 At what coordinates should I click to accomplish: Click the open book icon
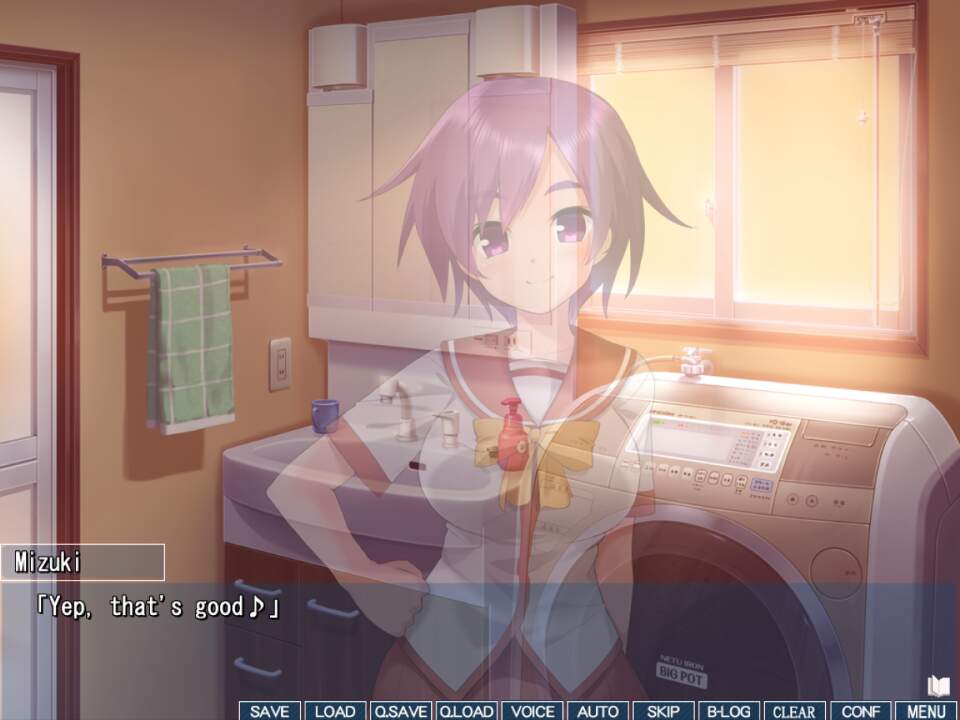tap(937, 685)
